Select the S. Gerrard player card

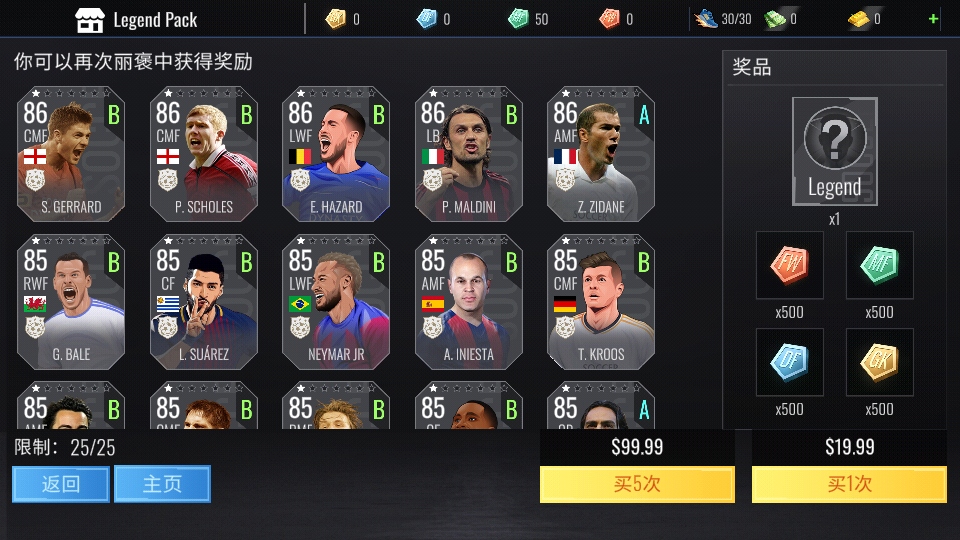coord(71,155)
